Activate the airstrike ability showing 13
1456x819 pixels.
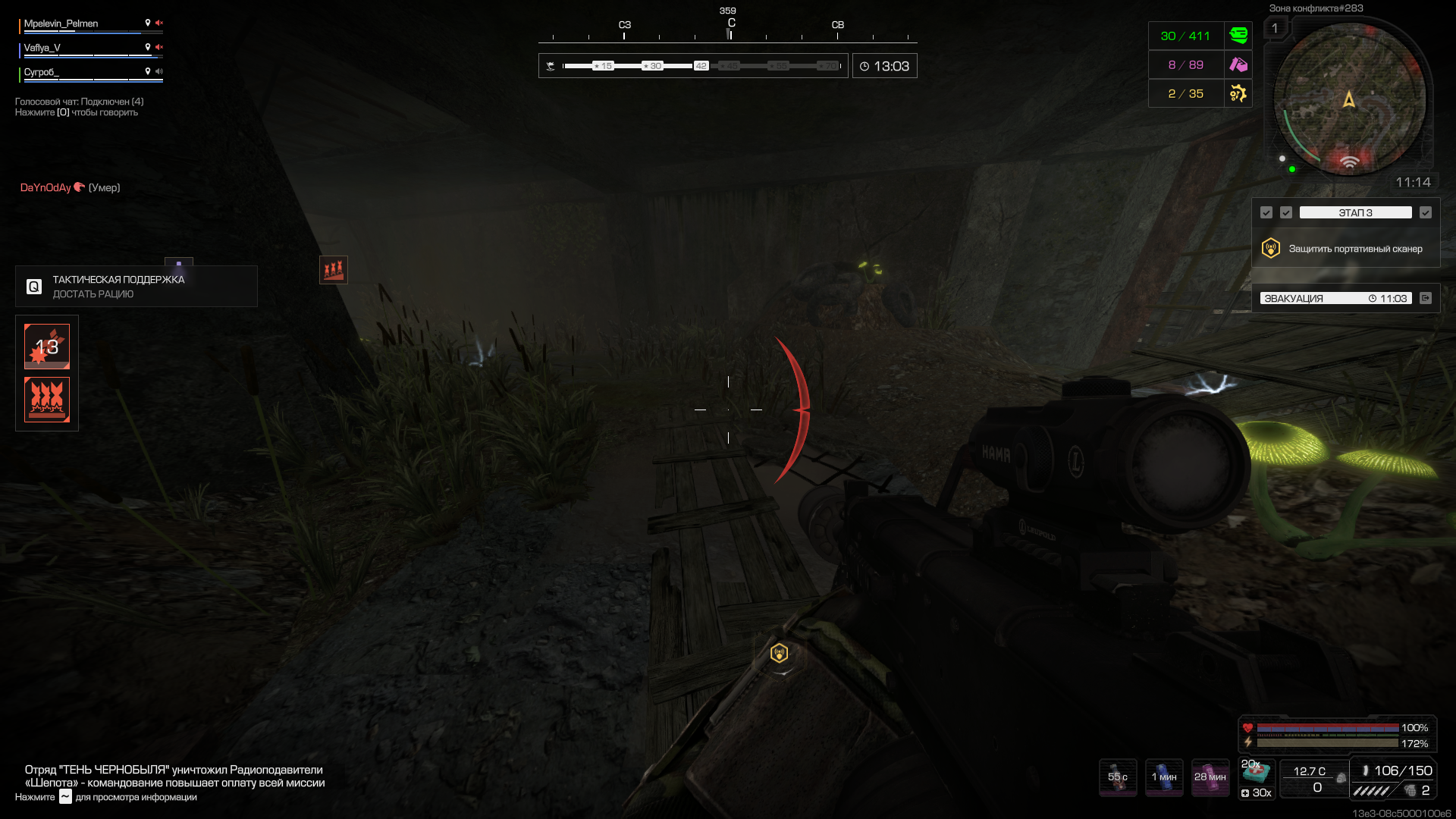[47, 347]
